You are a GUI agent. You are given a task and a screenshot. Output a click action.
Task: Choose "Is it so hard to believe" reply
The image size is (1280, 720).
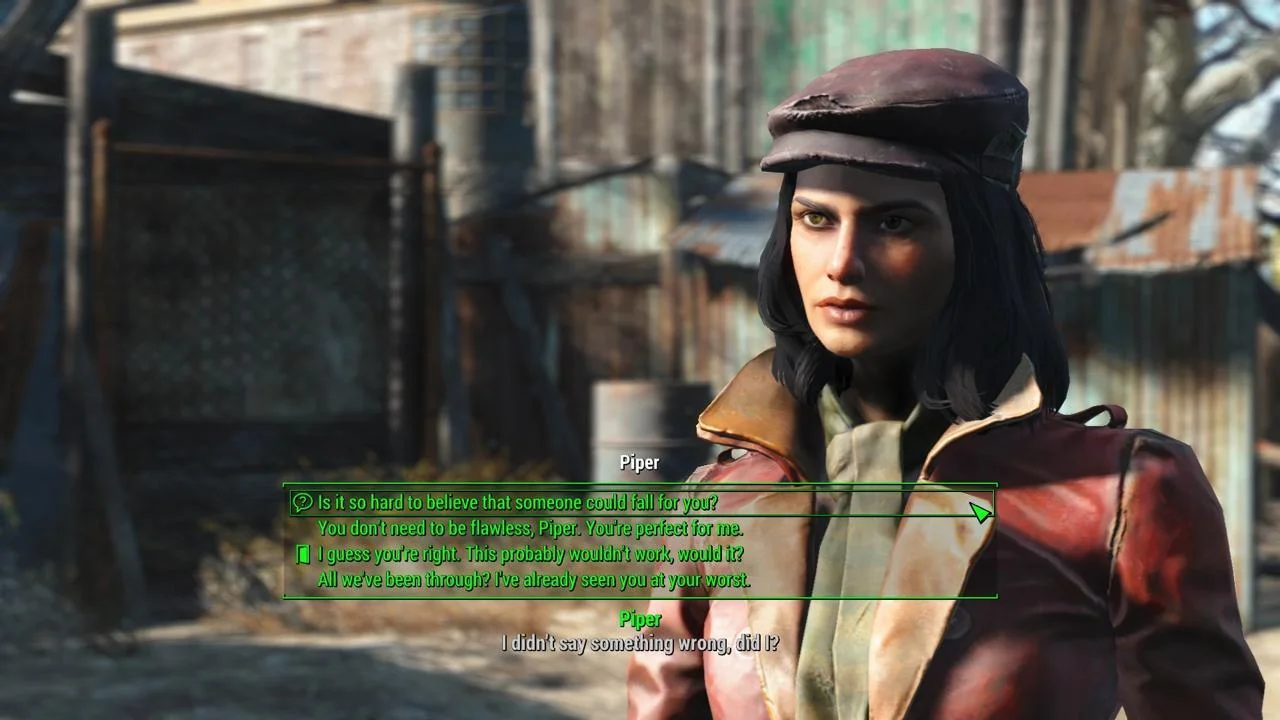click(517, 502)
